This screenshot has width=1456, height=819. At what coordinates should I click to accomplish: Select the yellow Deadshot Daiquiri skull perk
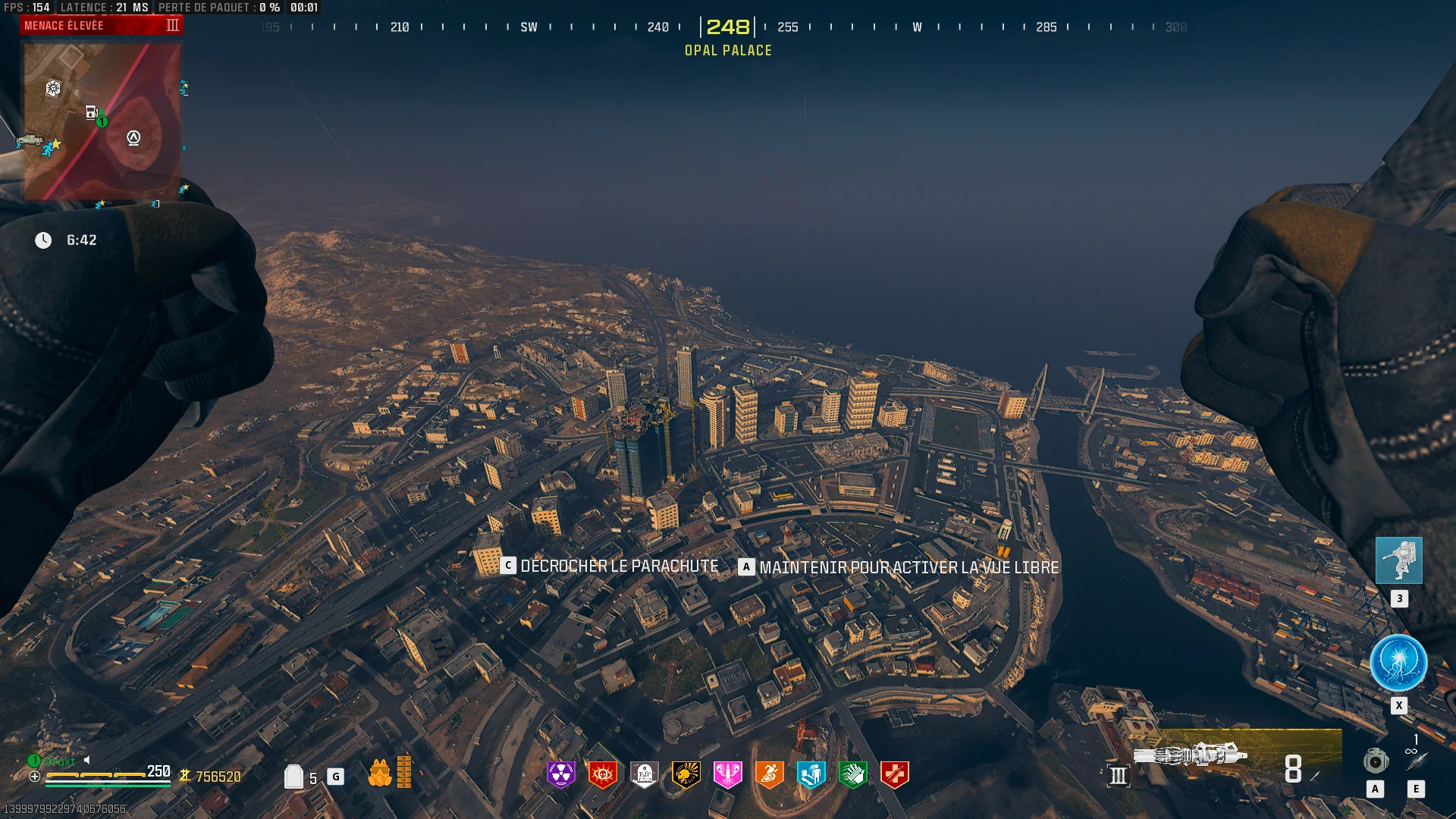(x=686, y=774)
